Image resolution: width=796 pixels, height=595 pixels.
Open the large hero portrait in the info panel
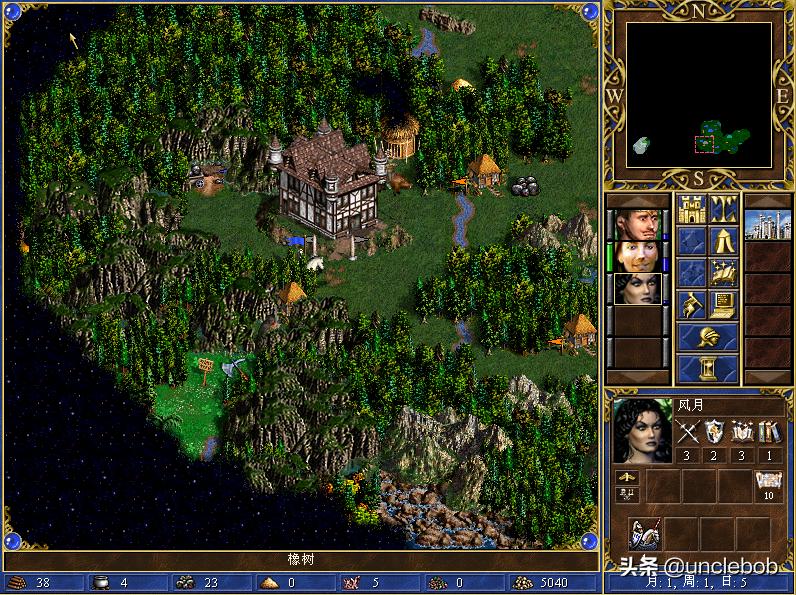pyautogui.click(x=642, y=431)
